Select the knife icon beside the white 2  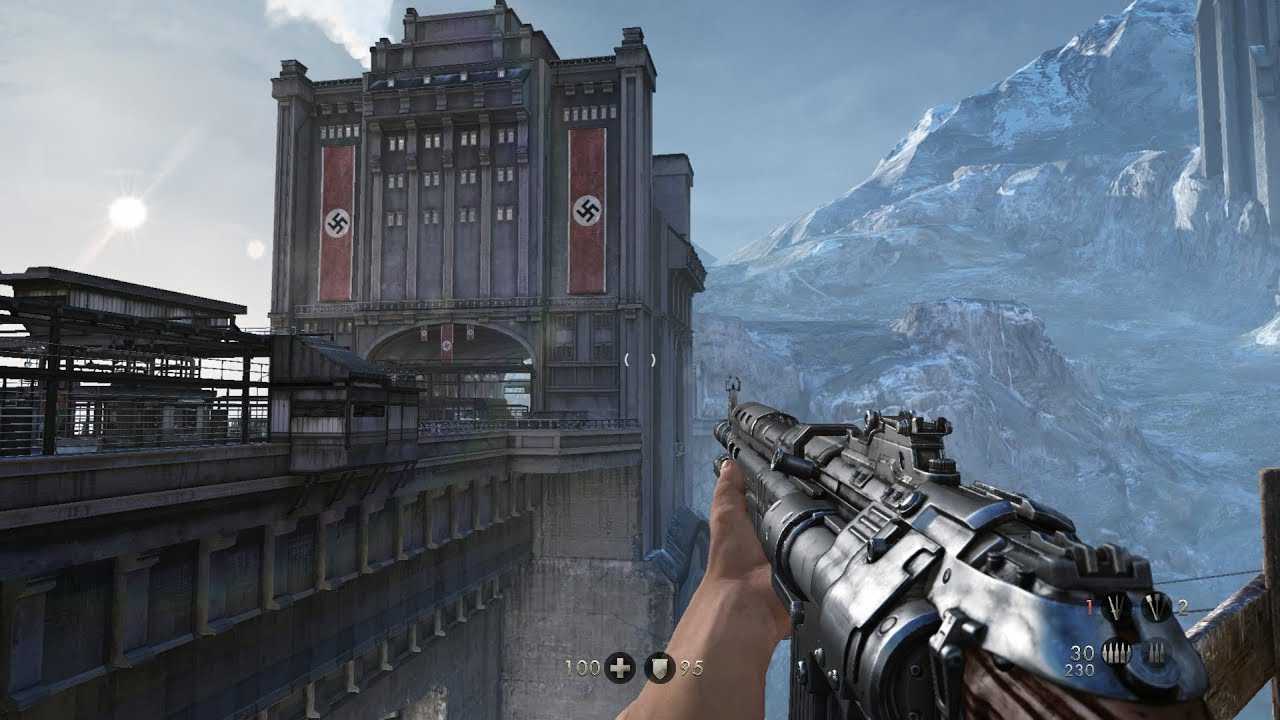coord(1156,606)
